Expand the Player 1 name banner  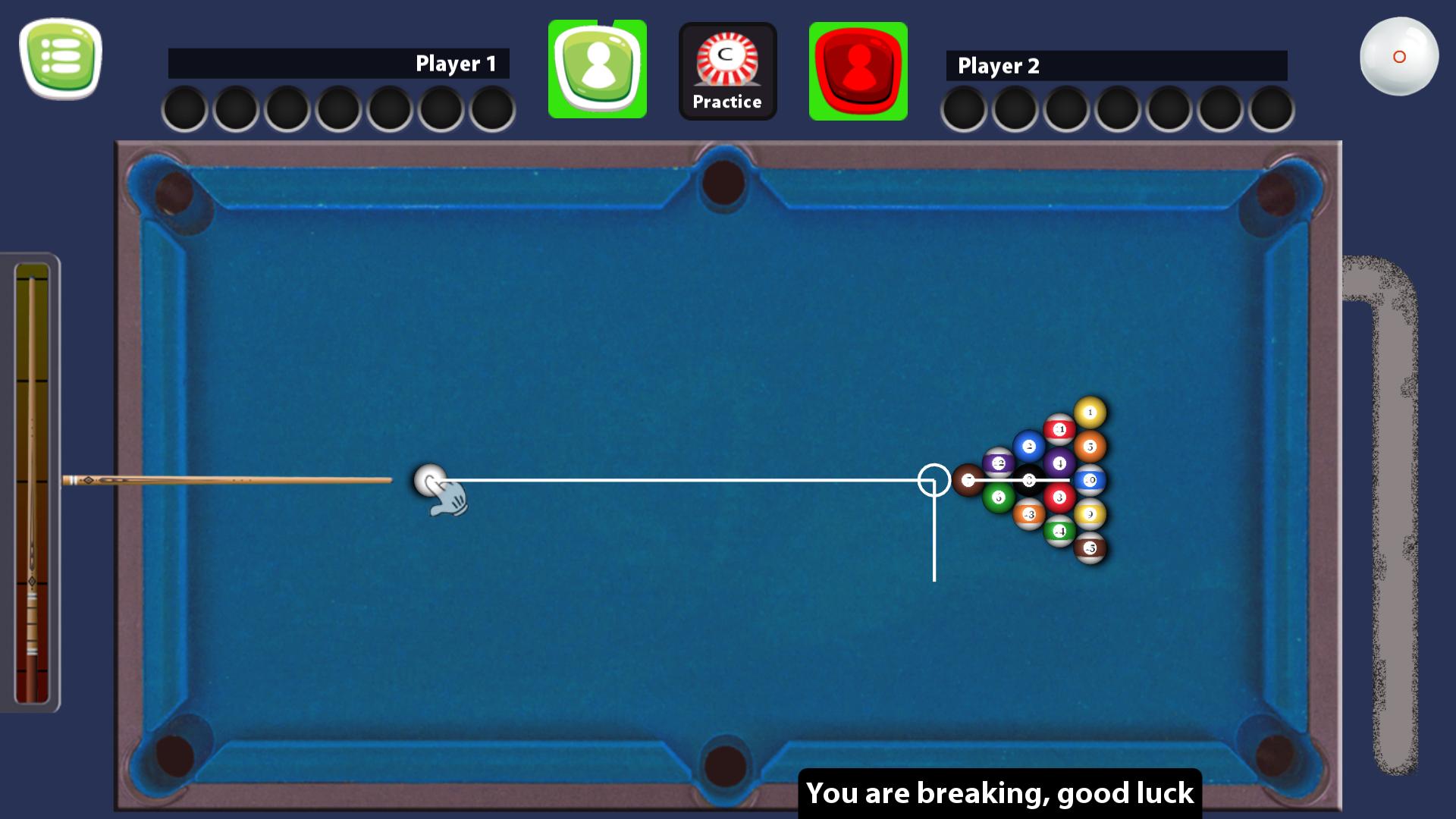tap(339, 64)
